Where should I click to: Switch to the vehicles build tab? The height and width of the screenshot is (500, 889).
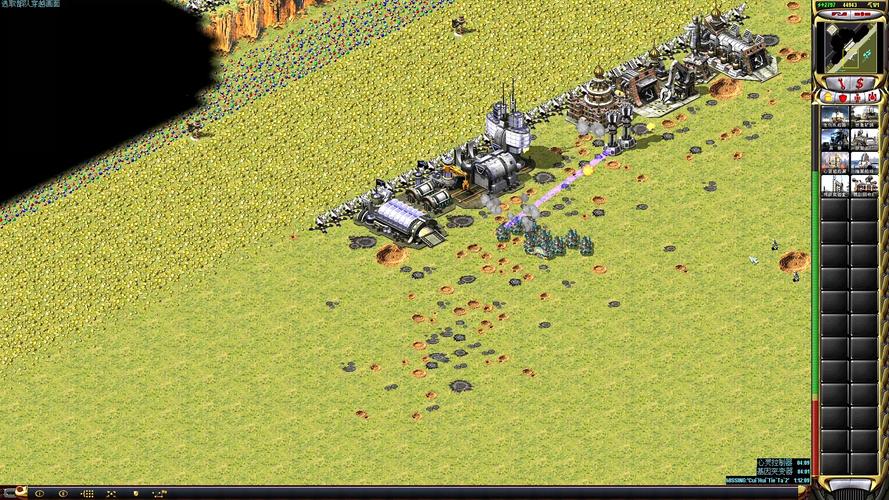point(871,97)
